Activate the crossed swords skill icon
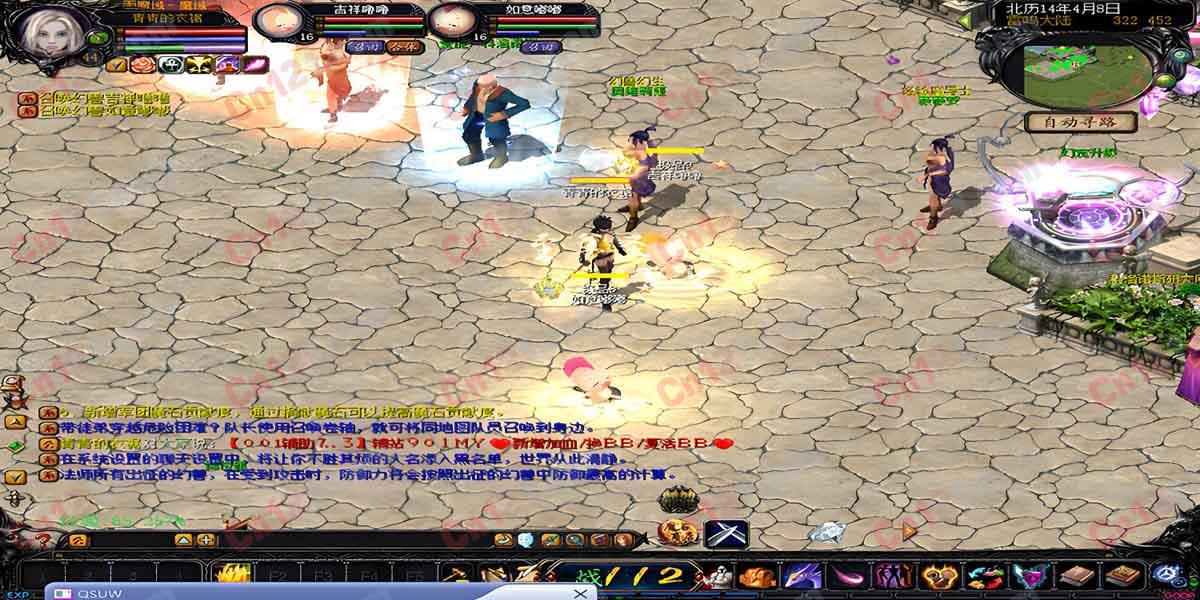The image size is (1200, 600). point(725,533)
